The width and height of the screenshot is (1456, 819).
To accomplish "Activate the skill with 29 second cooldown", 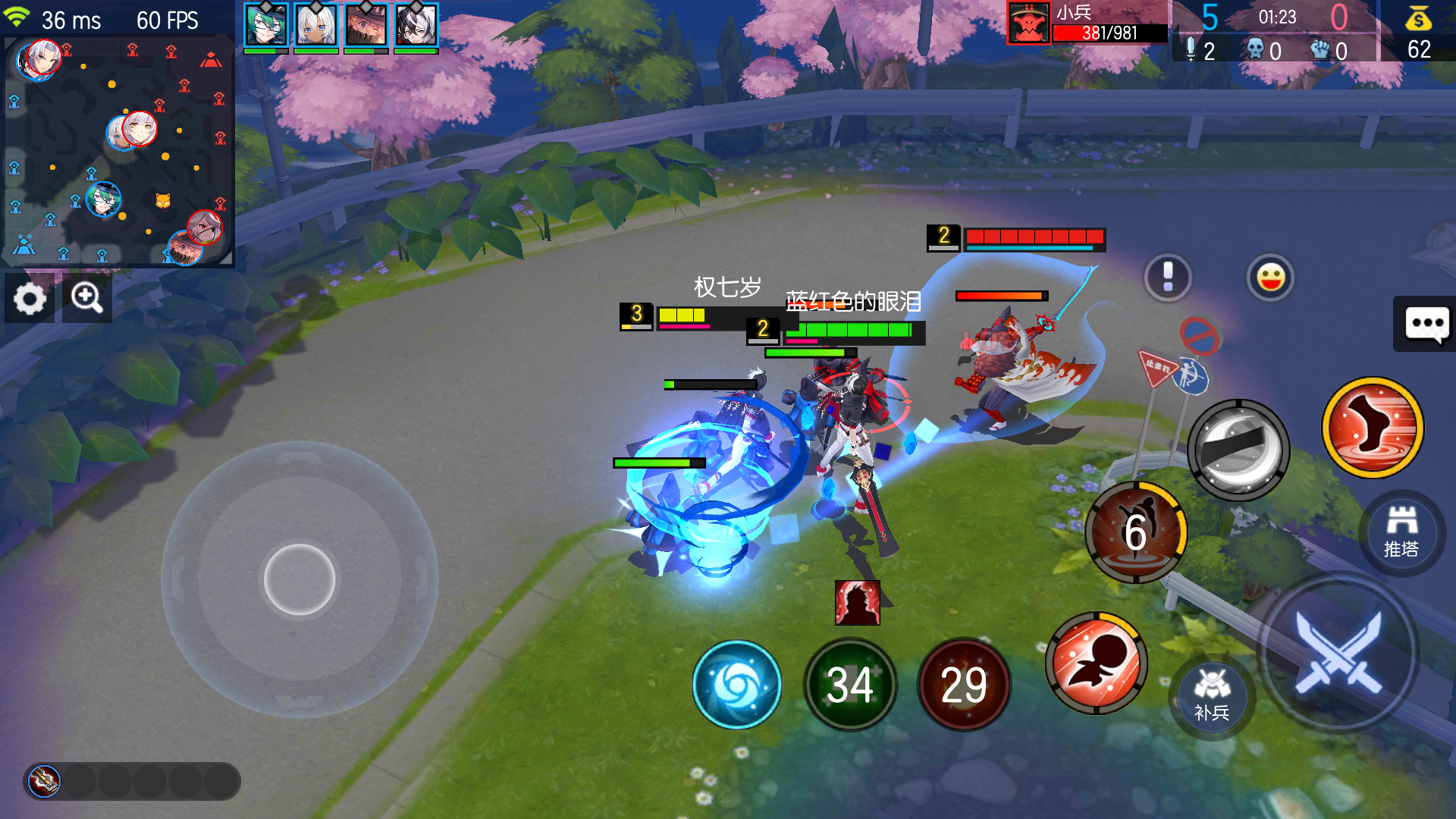I will pyautogui.click(x=964, y=683).
